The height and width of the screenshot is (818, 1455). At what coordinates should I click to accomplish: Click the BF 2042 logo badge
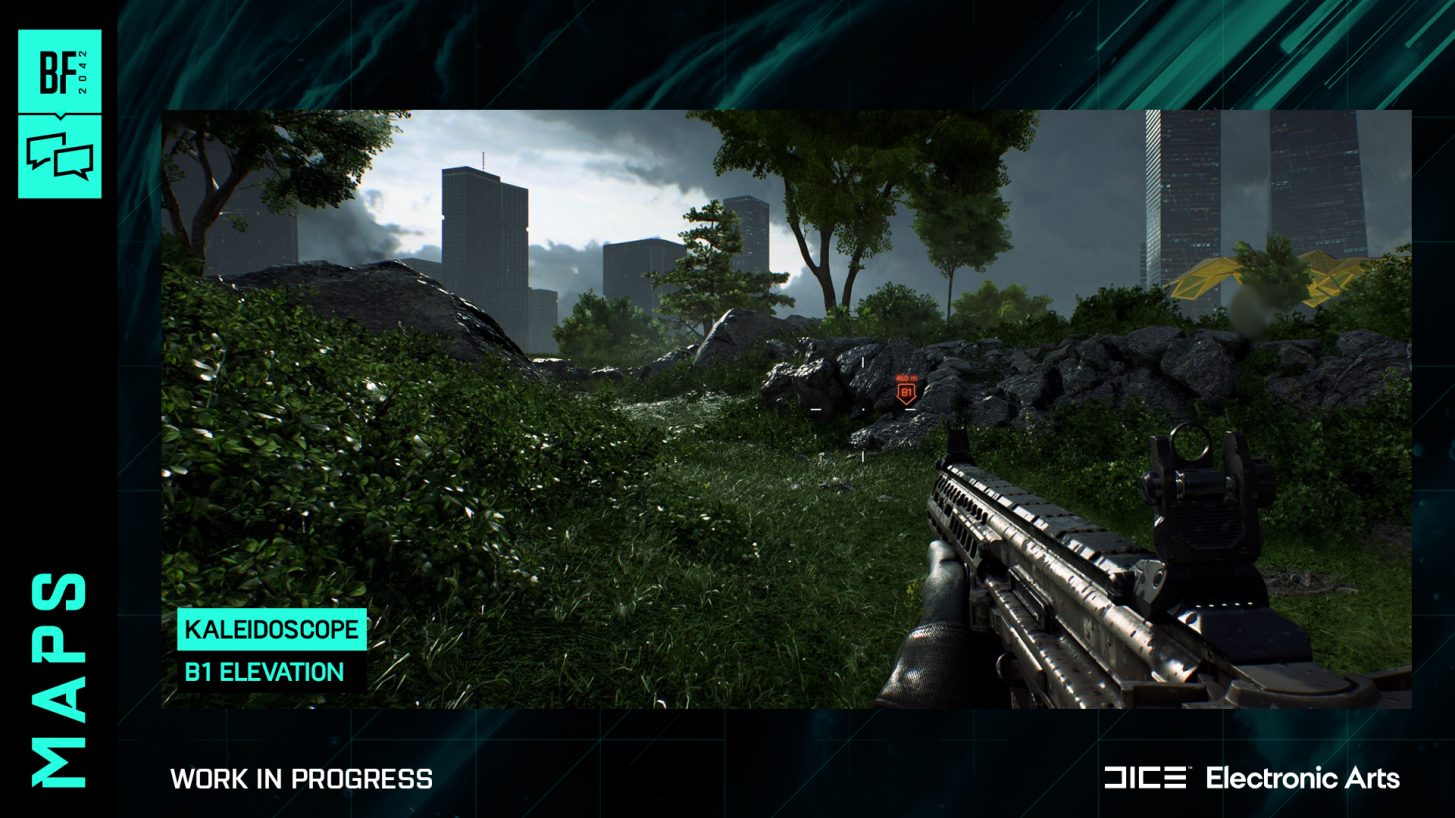pyautogui.click(x=59, y=72)
